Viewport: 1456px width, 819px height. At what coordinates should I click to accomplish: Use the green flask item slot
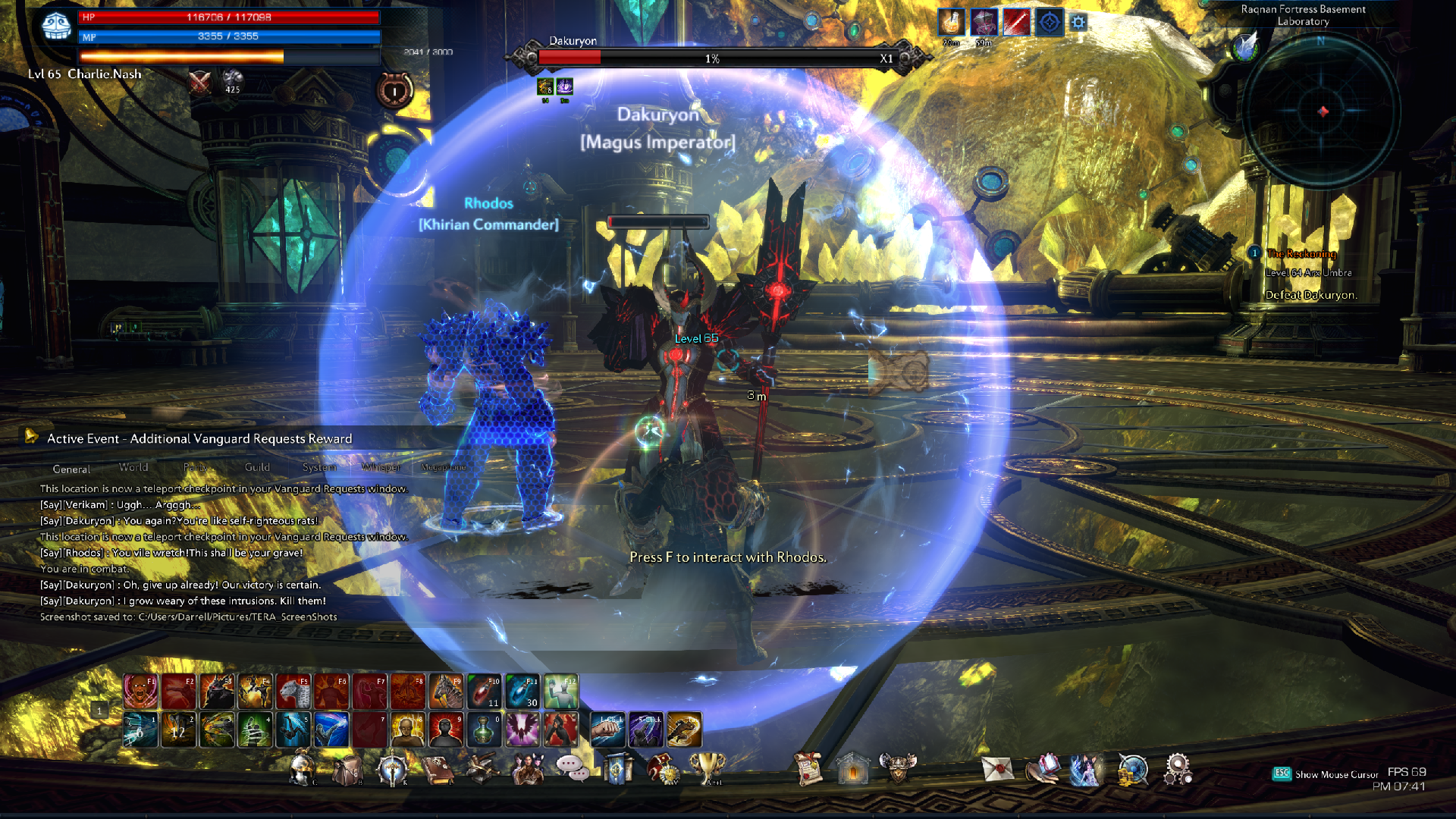point(484,730)
